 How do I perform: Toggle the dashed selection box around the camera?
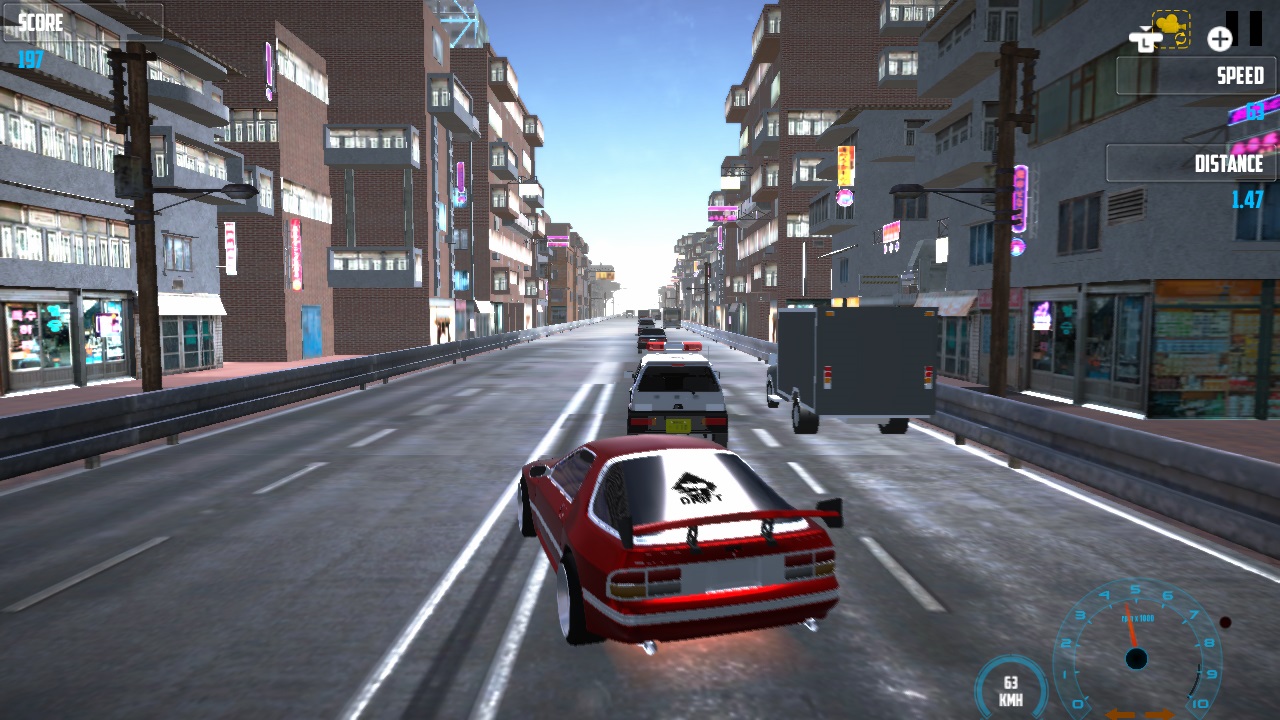coord(1170,28)
